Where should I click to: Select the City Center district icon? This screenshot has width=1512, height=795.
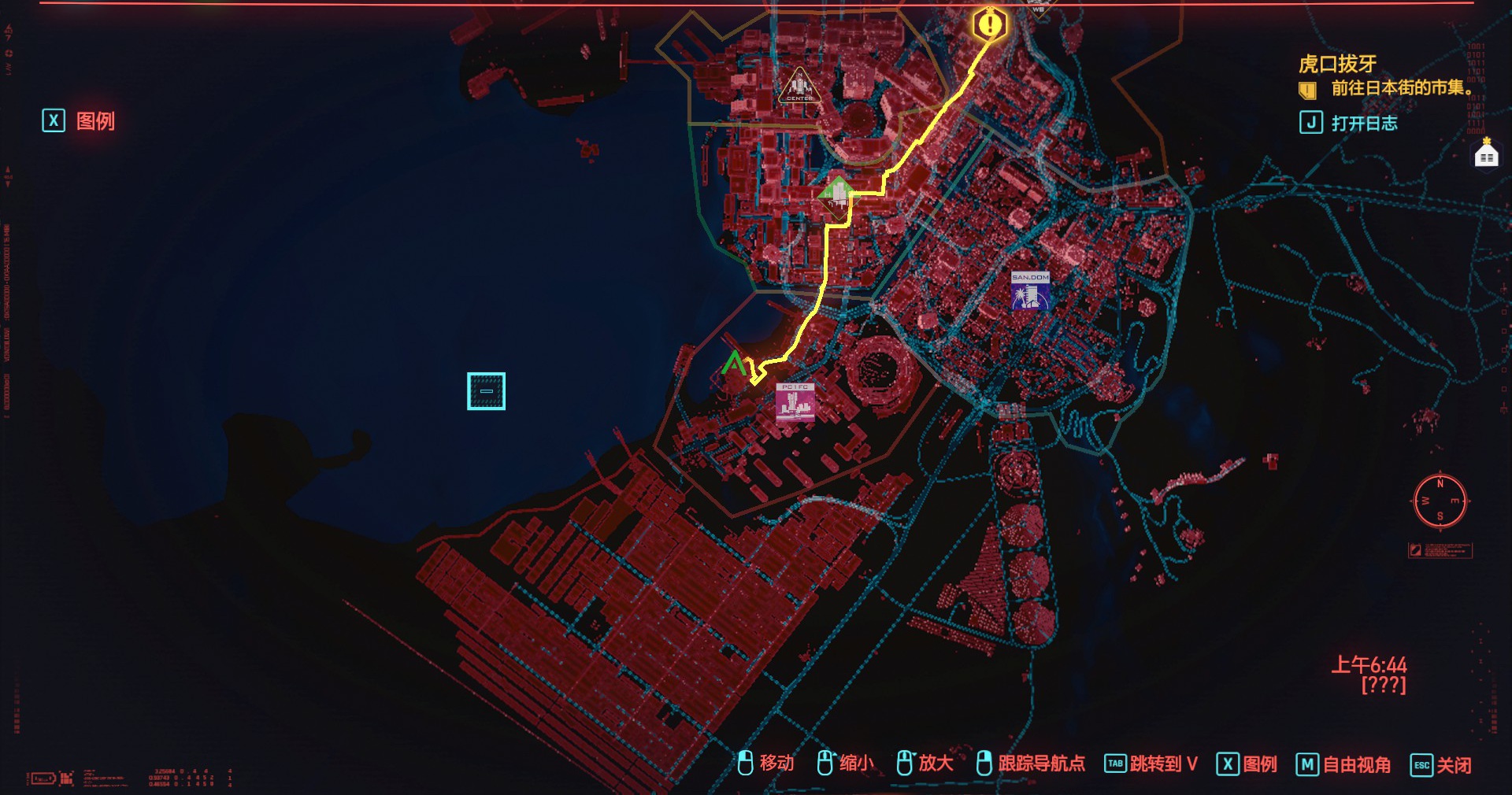799,87
